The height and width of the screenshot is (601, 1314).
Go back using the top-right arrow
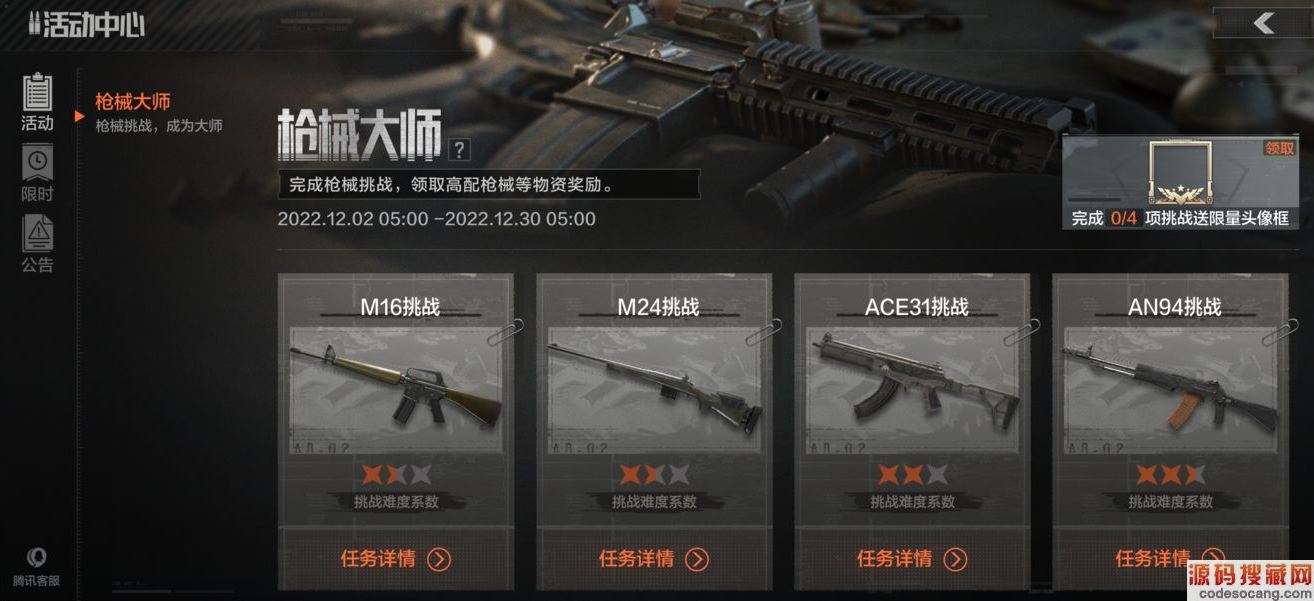click(1263, 23)
